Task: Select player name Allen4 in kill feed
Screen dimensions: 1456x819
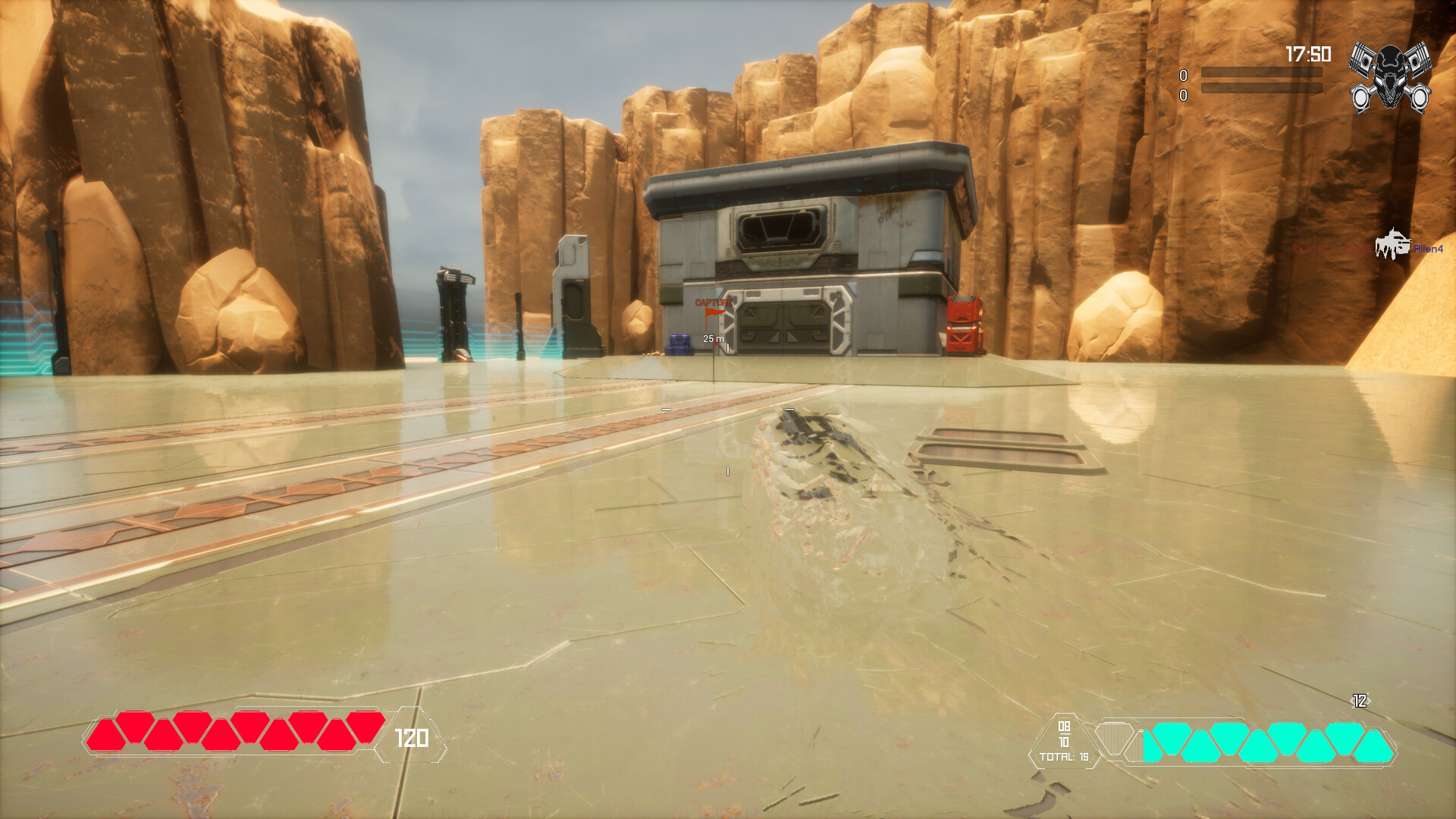Action: [1429, 247]
